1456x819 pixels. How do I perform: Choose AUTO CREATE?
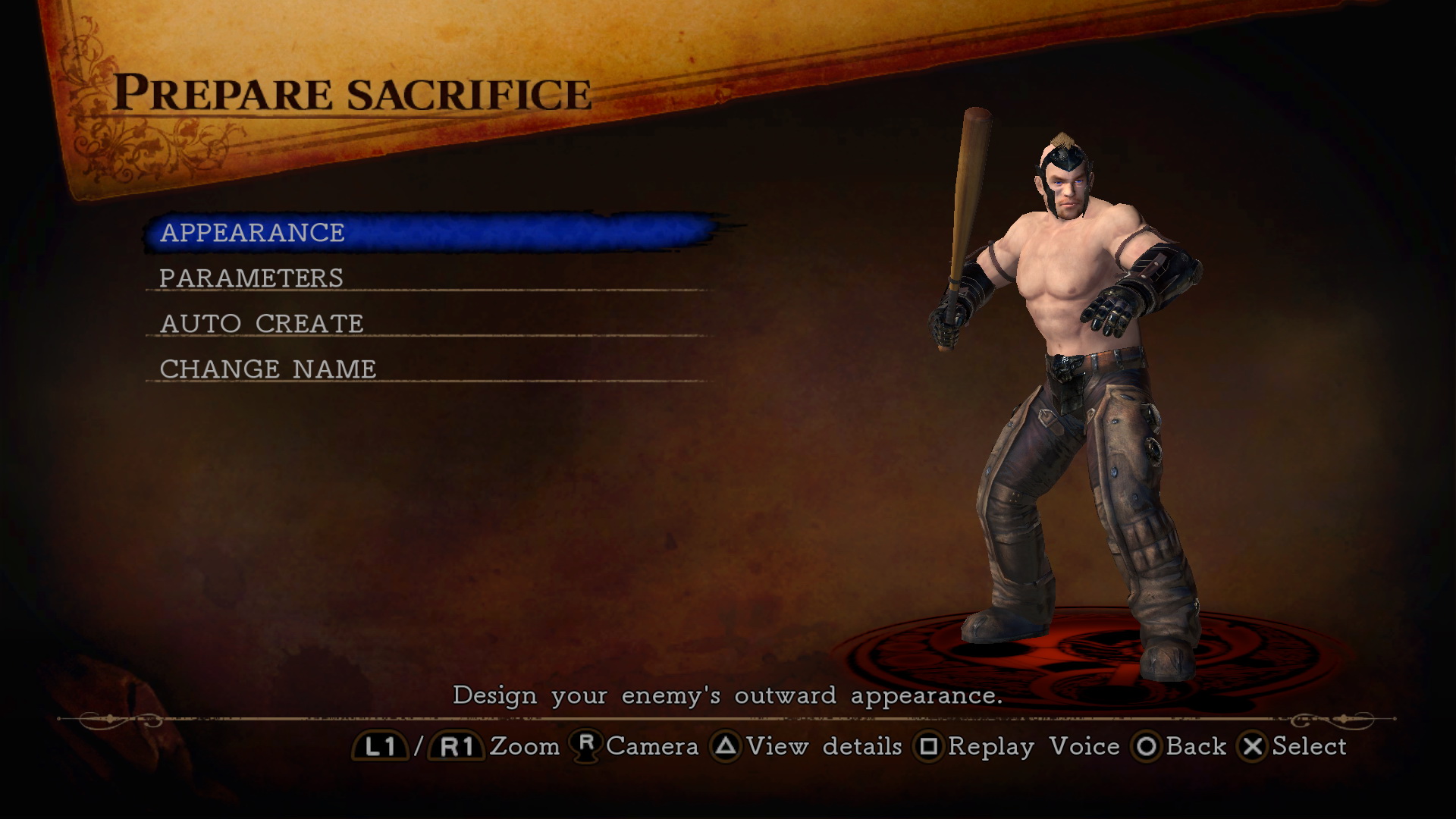click(261, 323)
